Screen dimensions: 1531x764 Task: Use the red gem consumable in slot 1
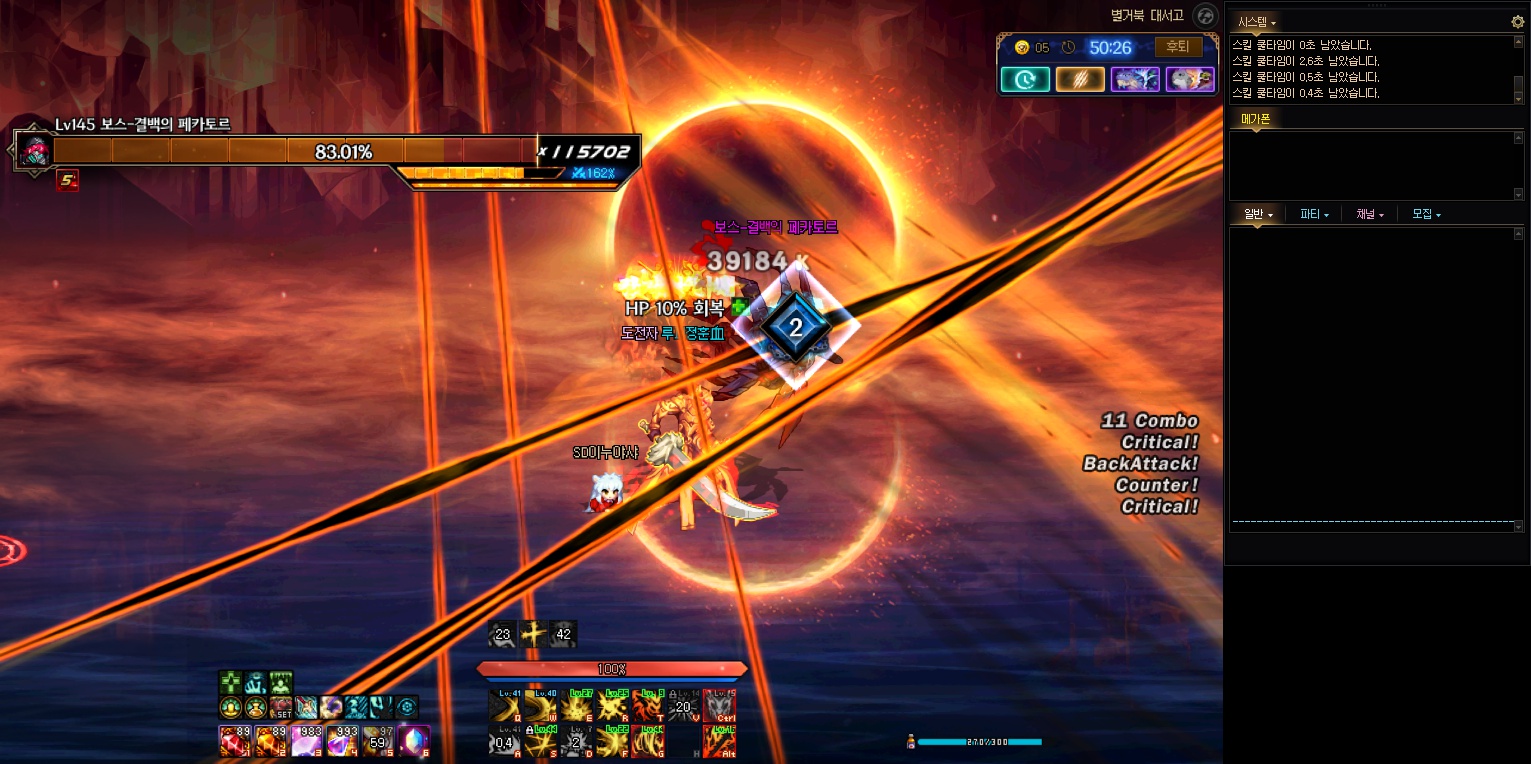[x=234, y=741]
